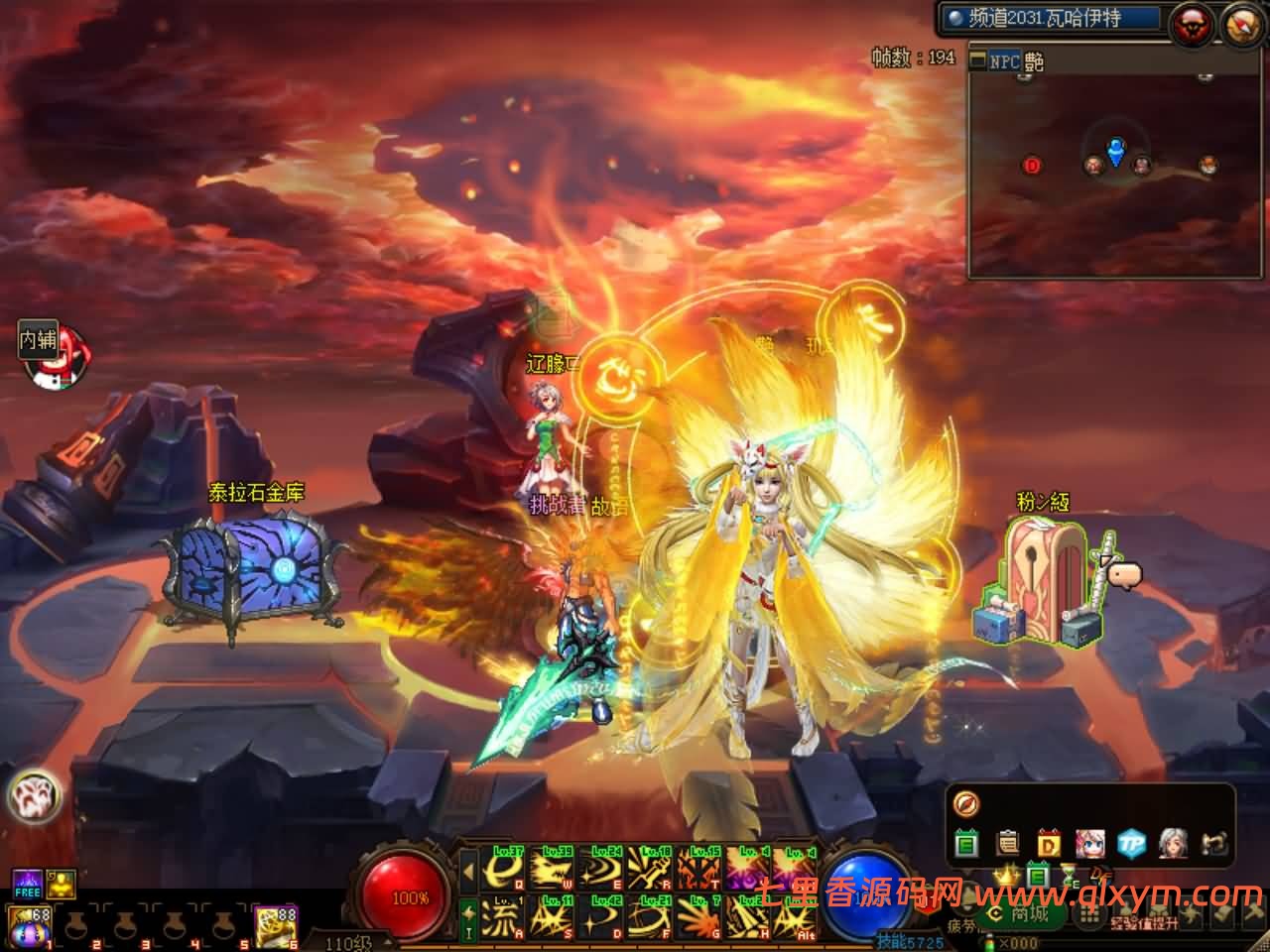
Task: Open the 频道2031 channel selector
Action: 1052,18
